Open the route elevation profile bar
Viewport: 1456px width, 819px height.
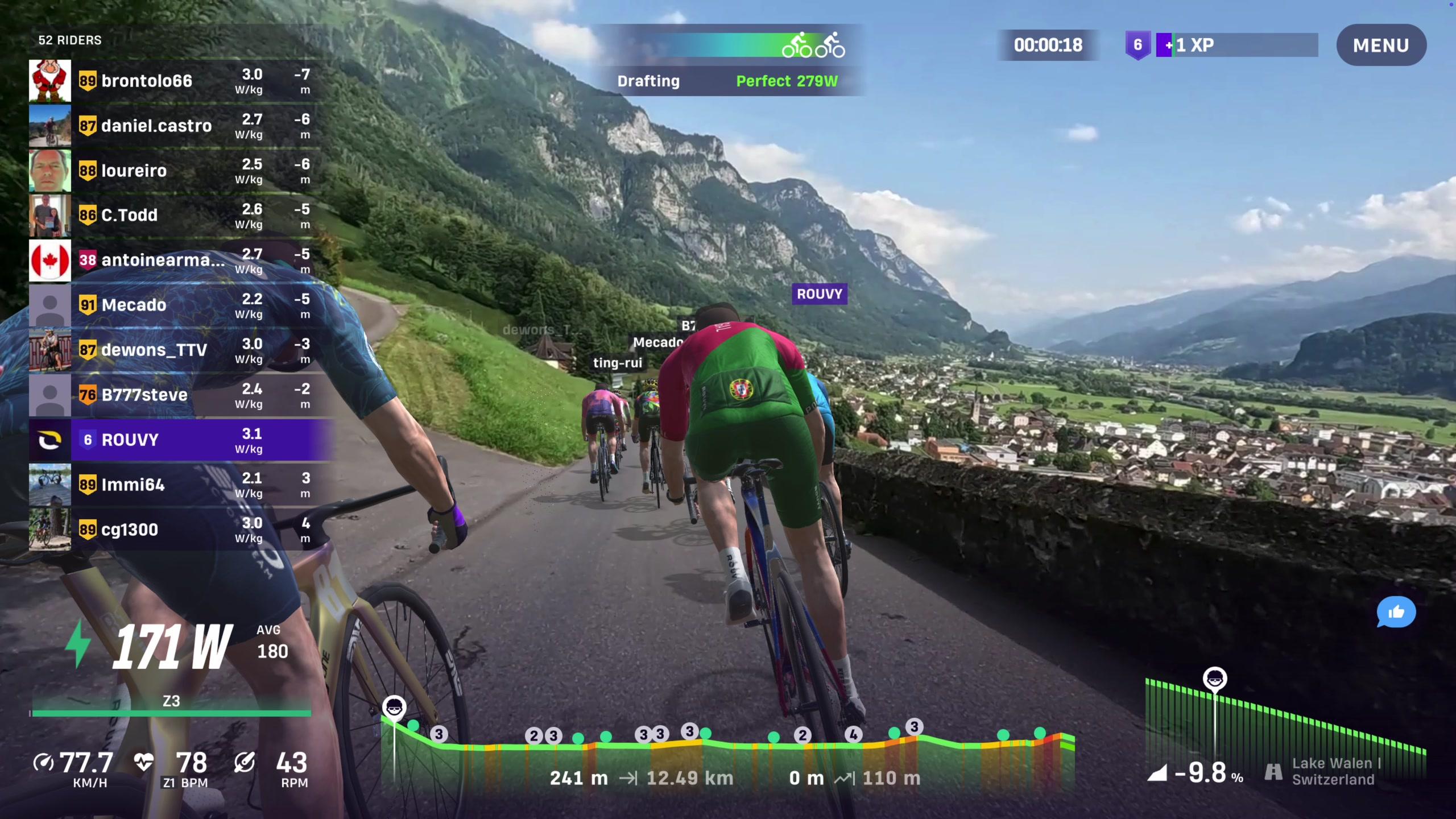tap(728, 751)
